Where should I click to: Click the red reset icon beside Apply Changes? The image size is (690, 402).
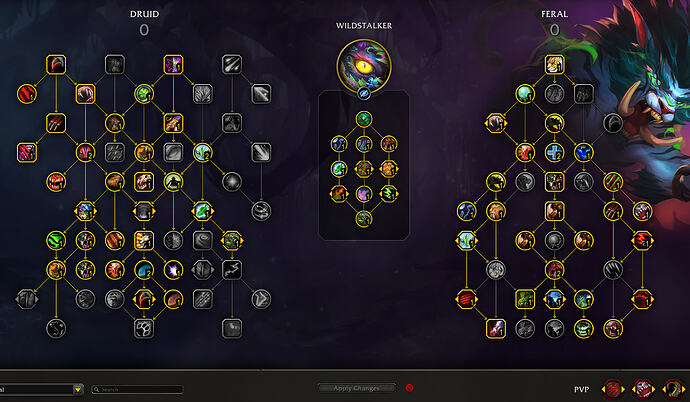(409, 387)
